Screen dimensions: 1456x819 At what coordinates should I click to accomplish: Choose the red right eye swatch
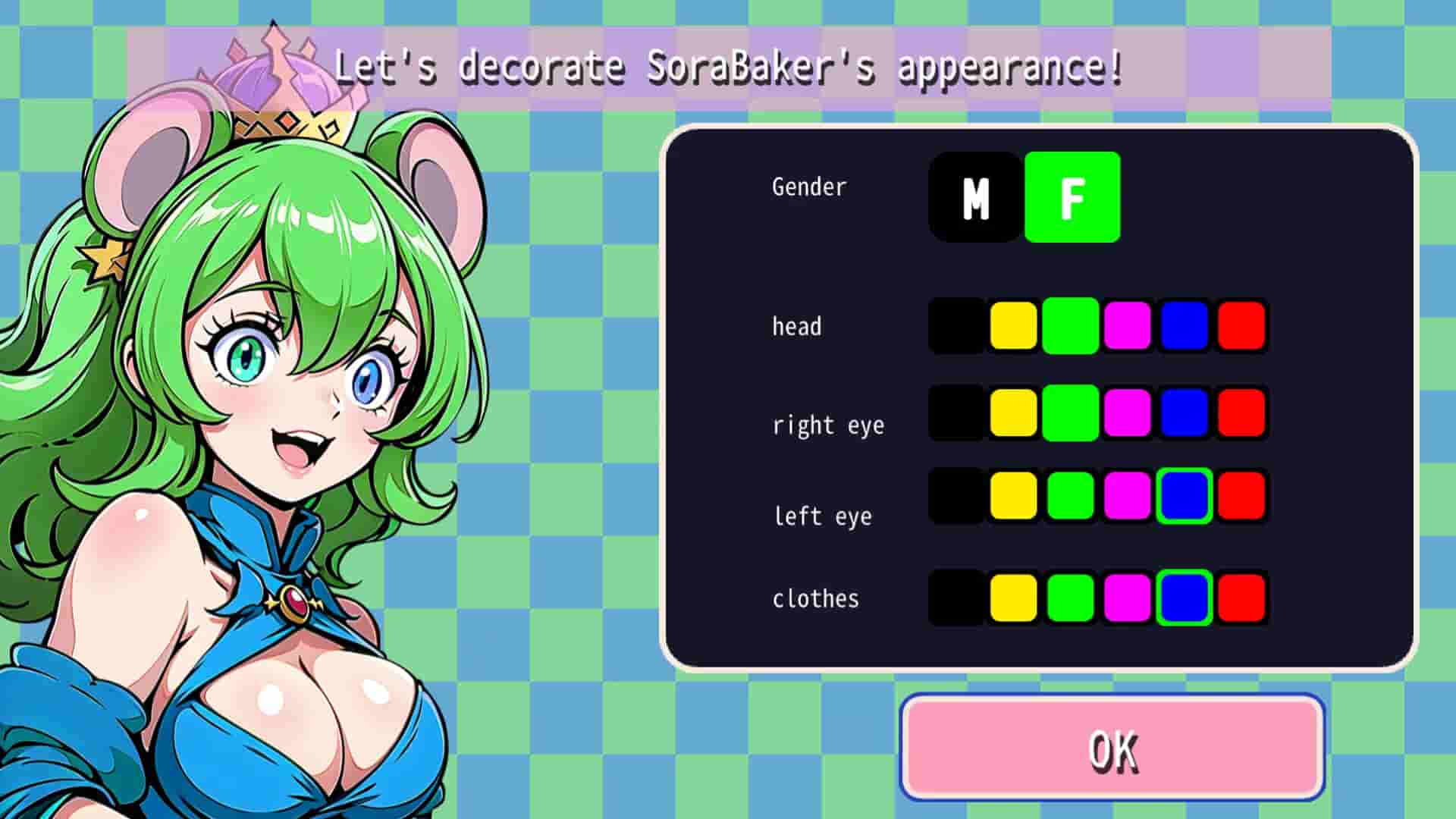(1241, 413)
